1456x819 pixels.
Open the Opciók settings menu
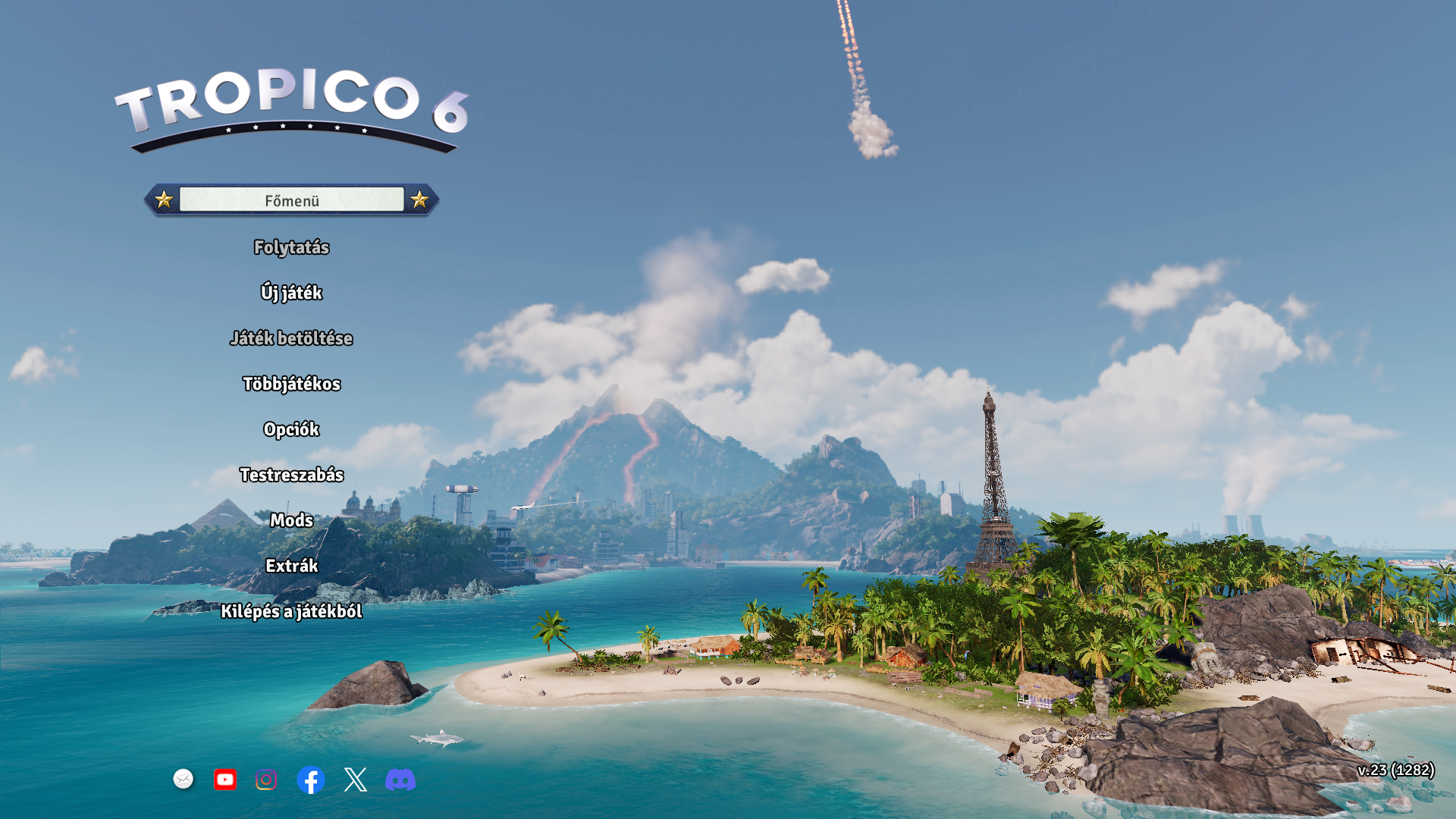[x=291, y=429]
